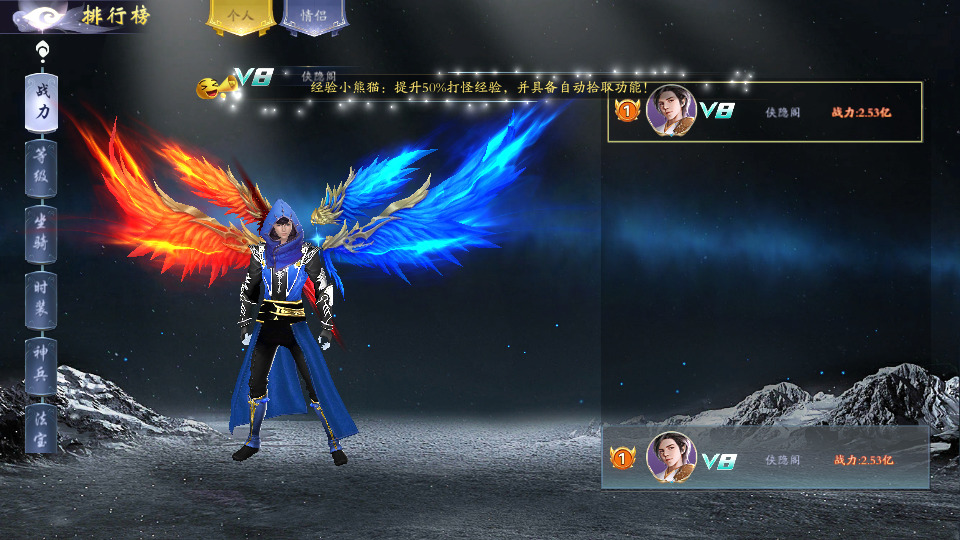View the 法宝 (Magic Treasure) ranking category

41,428
